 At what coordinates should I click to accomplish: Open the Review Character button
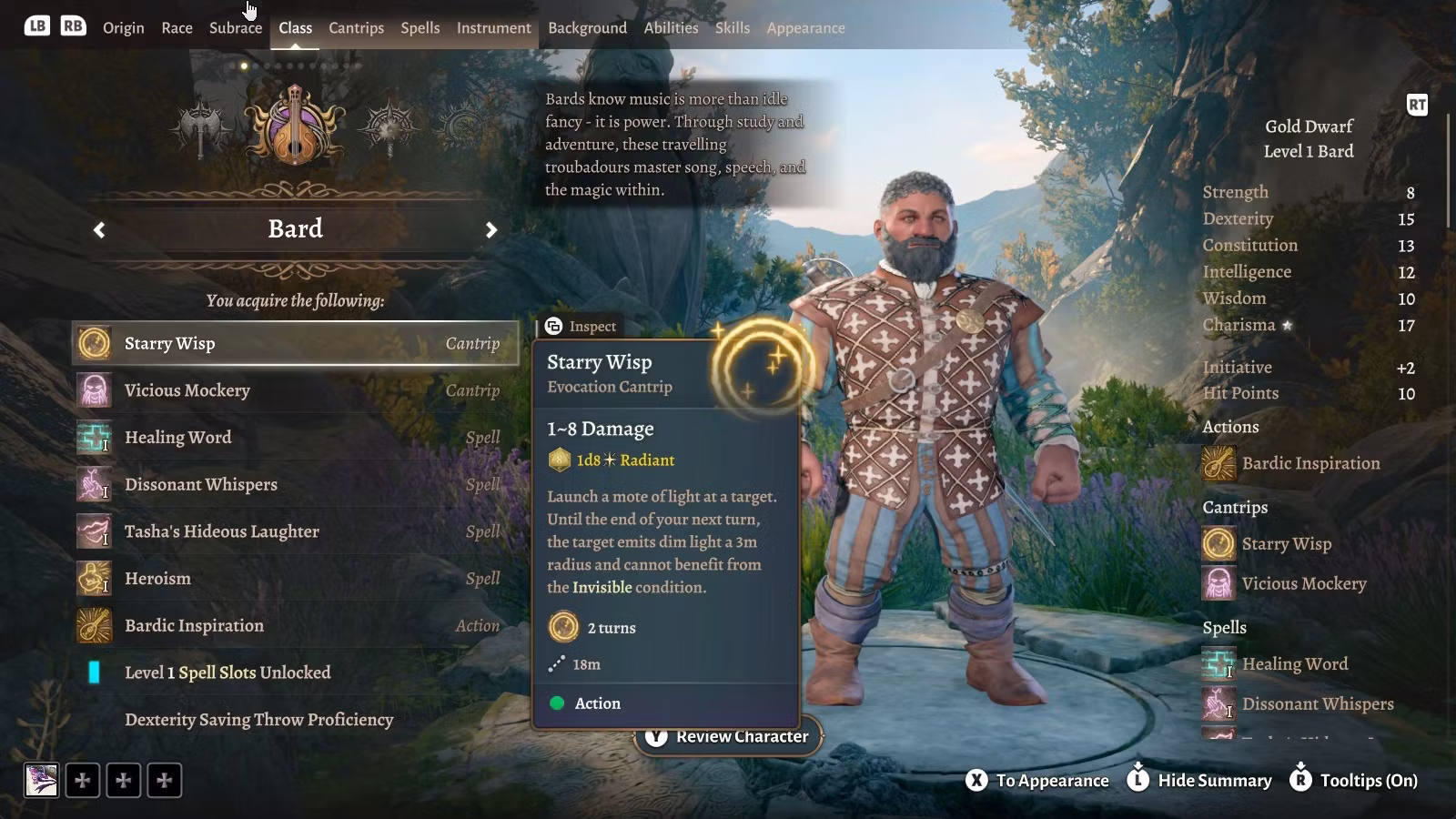click(x=728, y=737)
